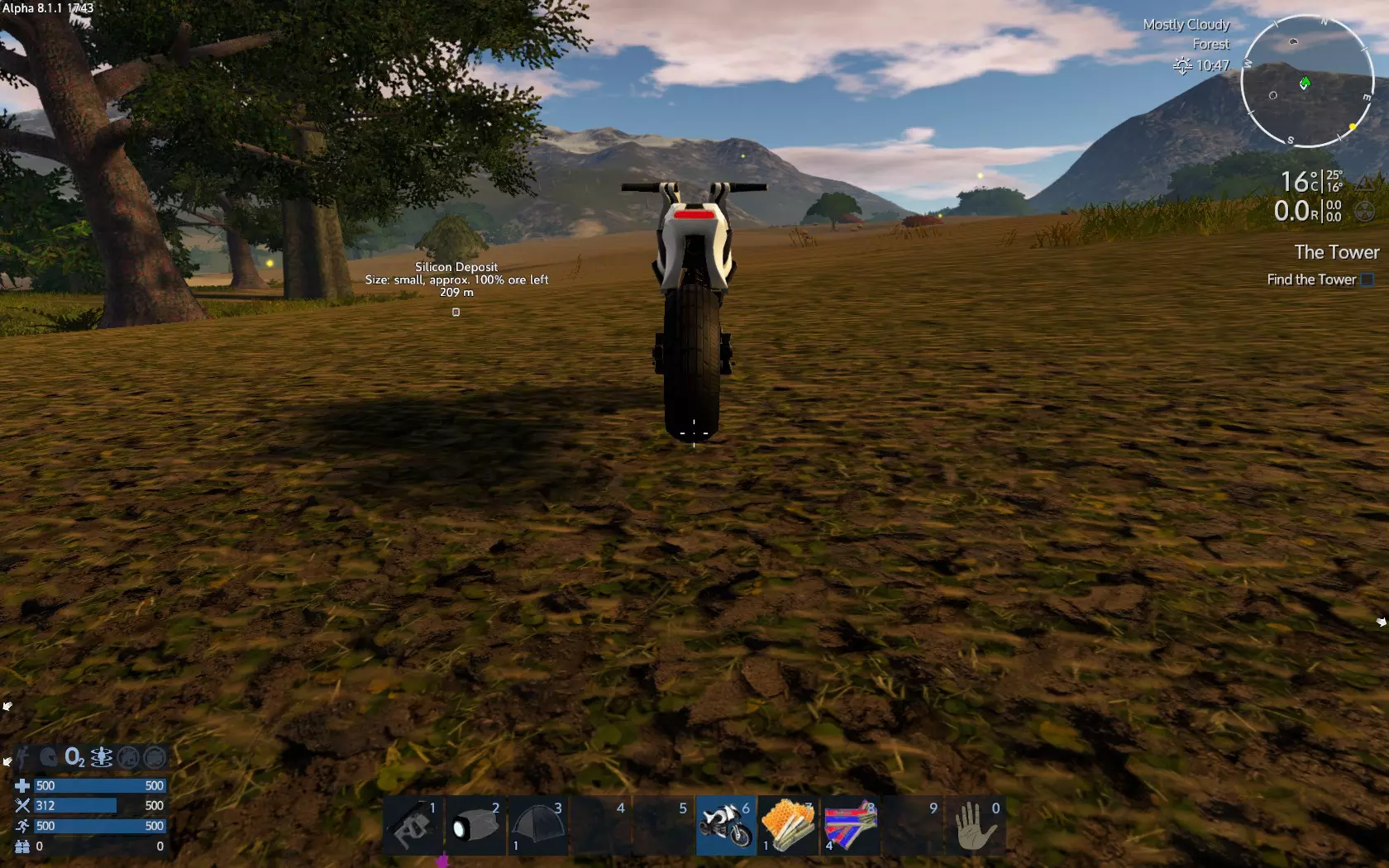
Task: Toggle the Find the Tower objective checkbox
Action: click(x=1368, y=280)
